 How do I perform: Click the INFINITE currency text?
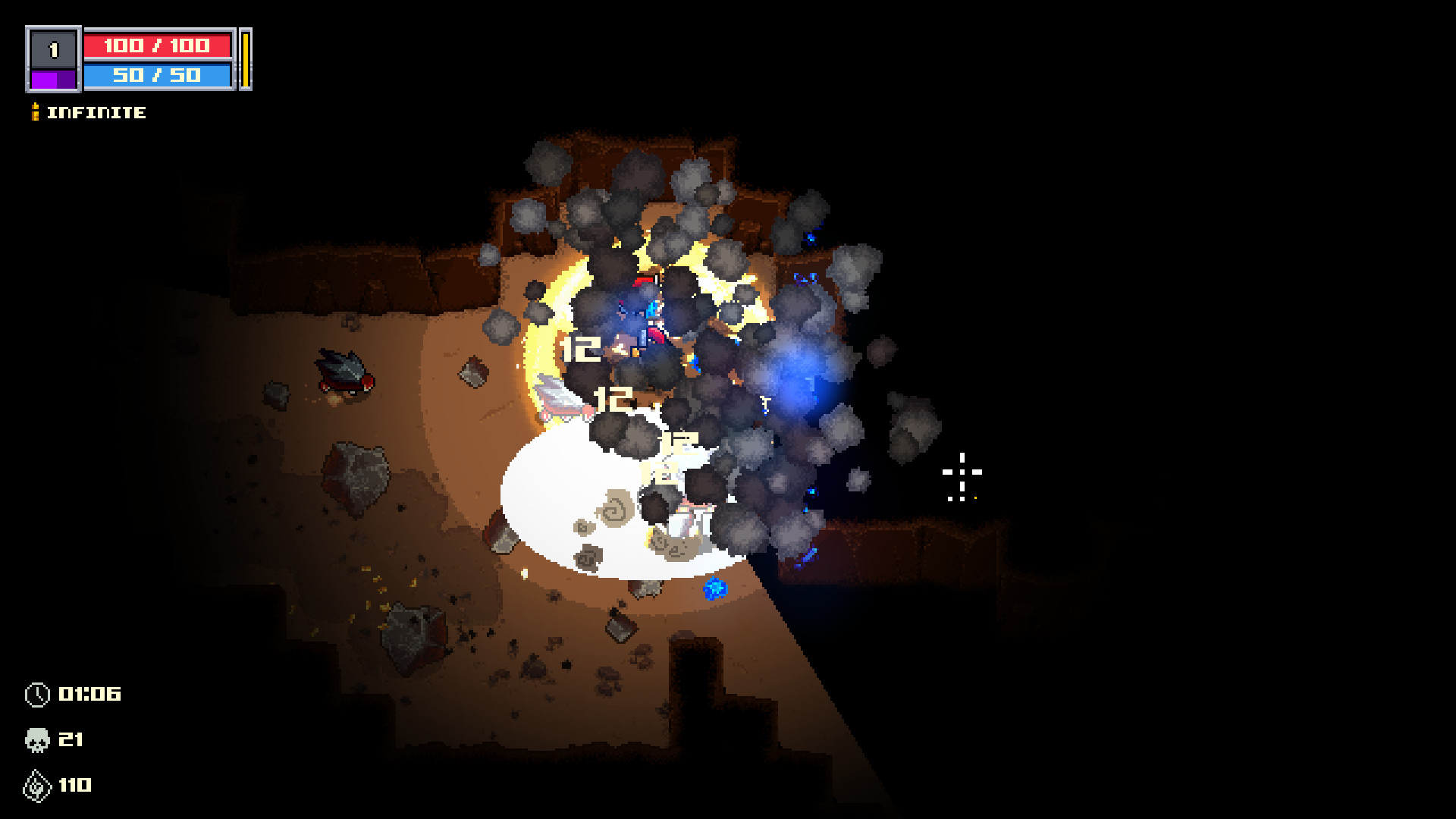(x=96, y=112)
